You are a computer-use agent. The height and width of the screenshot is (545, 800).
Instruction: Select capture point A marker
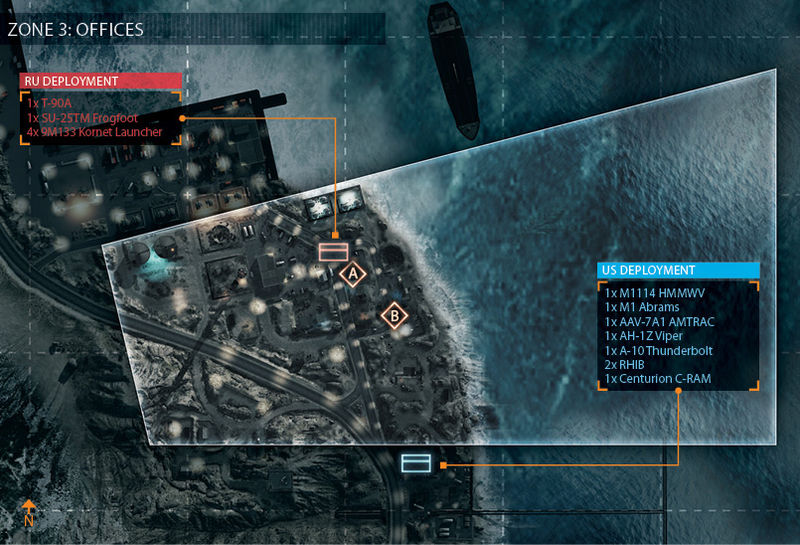coord(350,272)
